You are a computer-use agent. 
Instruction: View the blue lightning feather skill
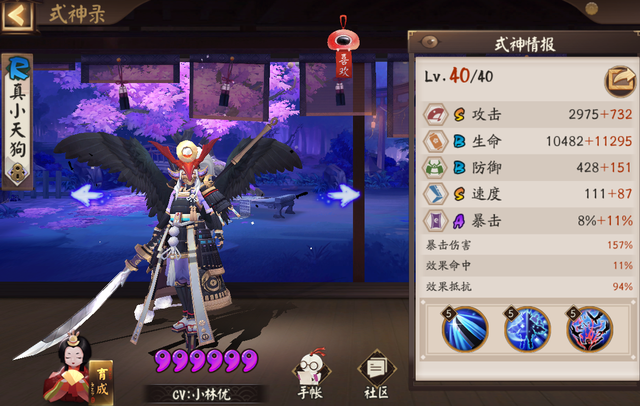[x=527, y=328]
